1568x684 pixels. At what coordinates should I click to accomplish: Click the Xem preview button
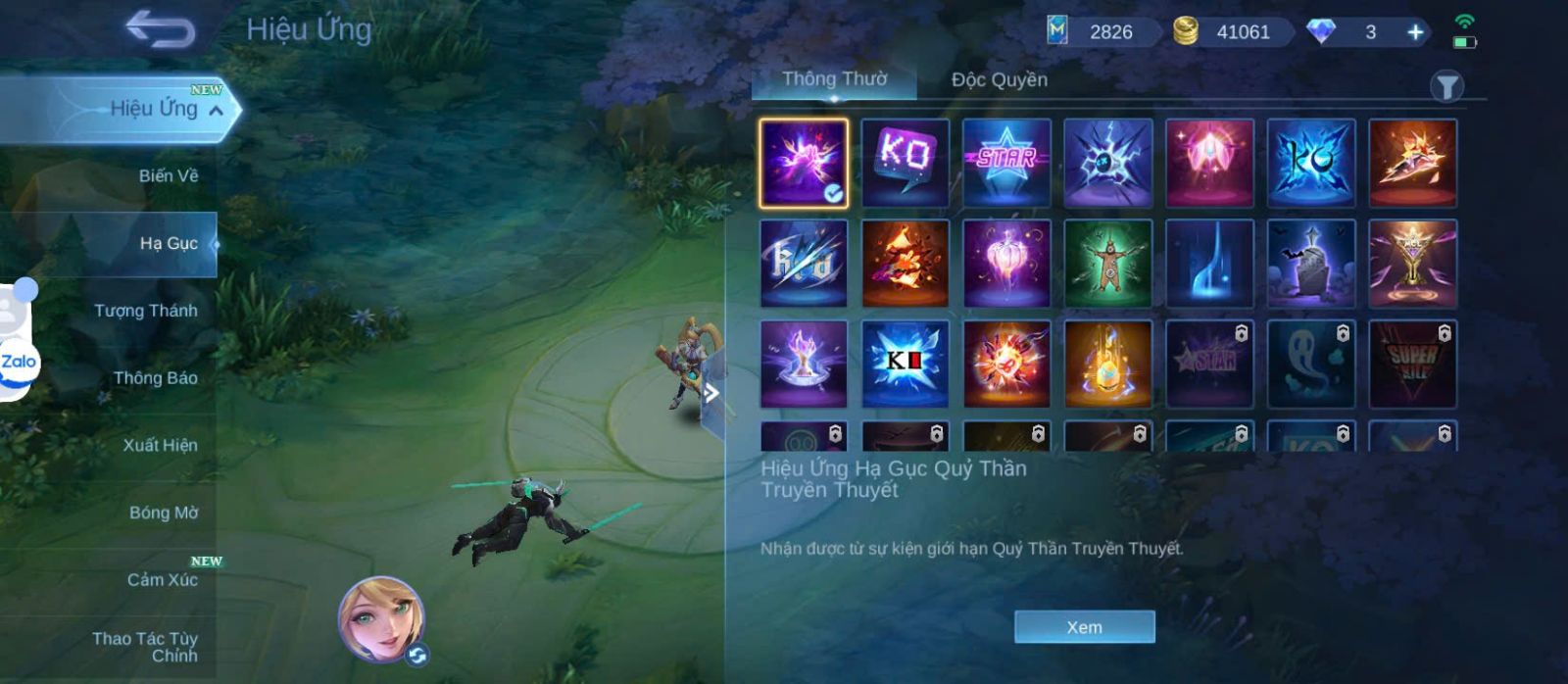(1084, 627)
